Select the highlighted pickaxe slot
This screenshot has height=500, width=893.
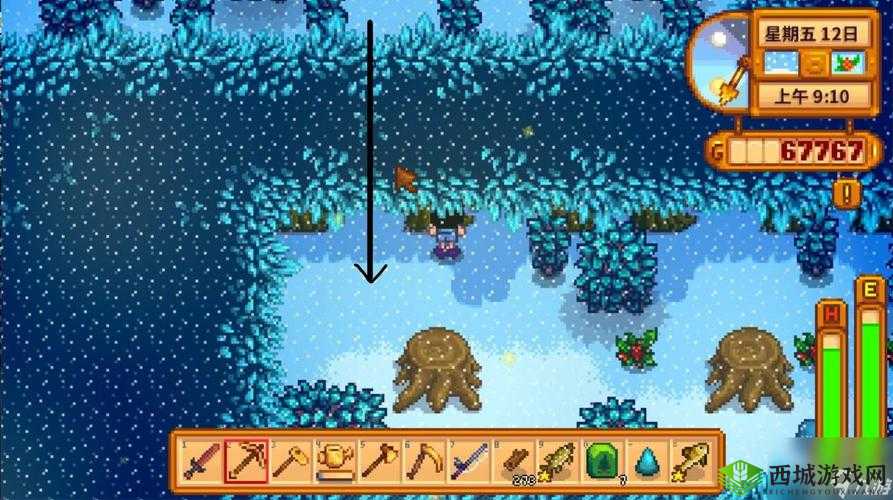246,460
